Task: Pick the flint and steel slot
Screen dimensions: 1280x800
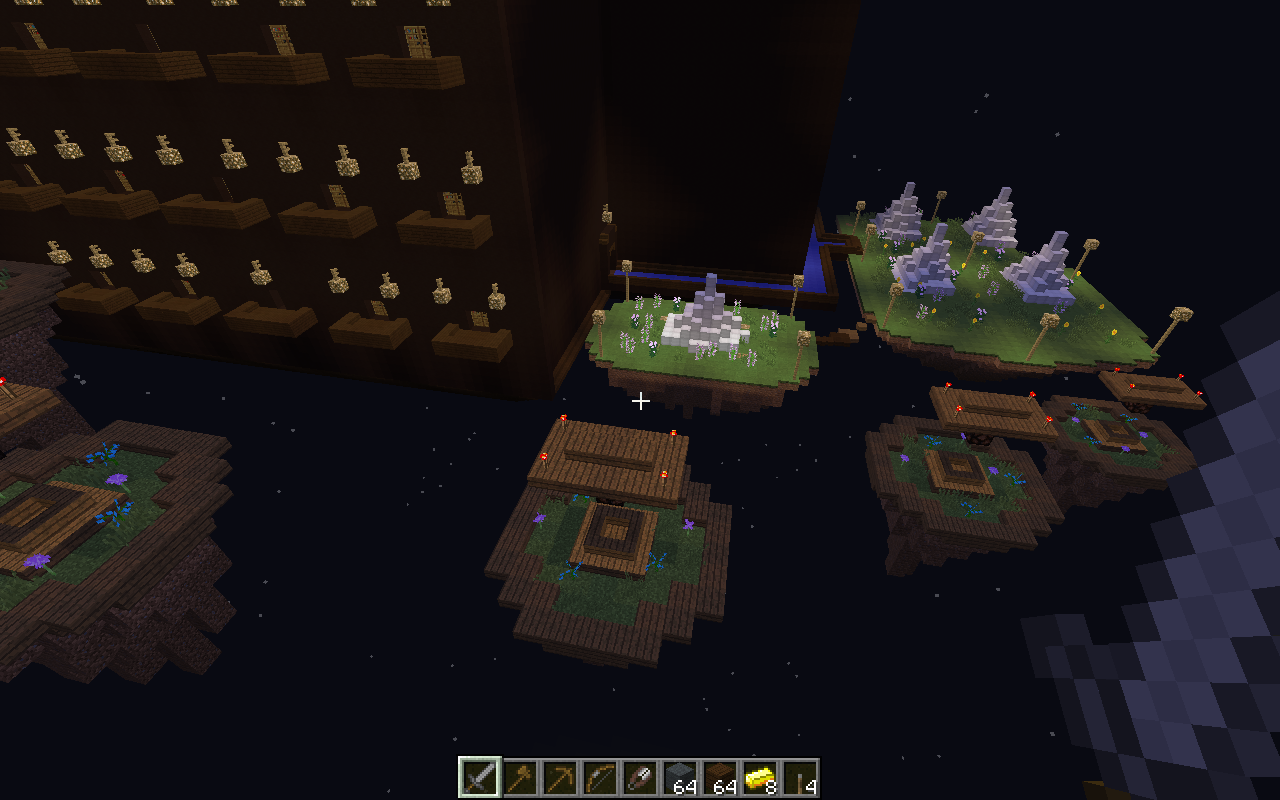Action: coord(639,778)
